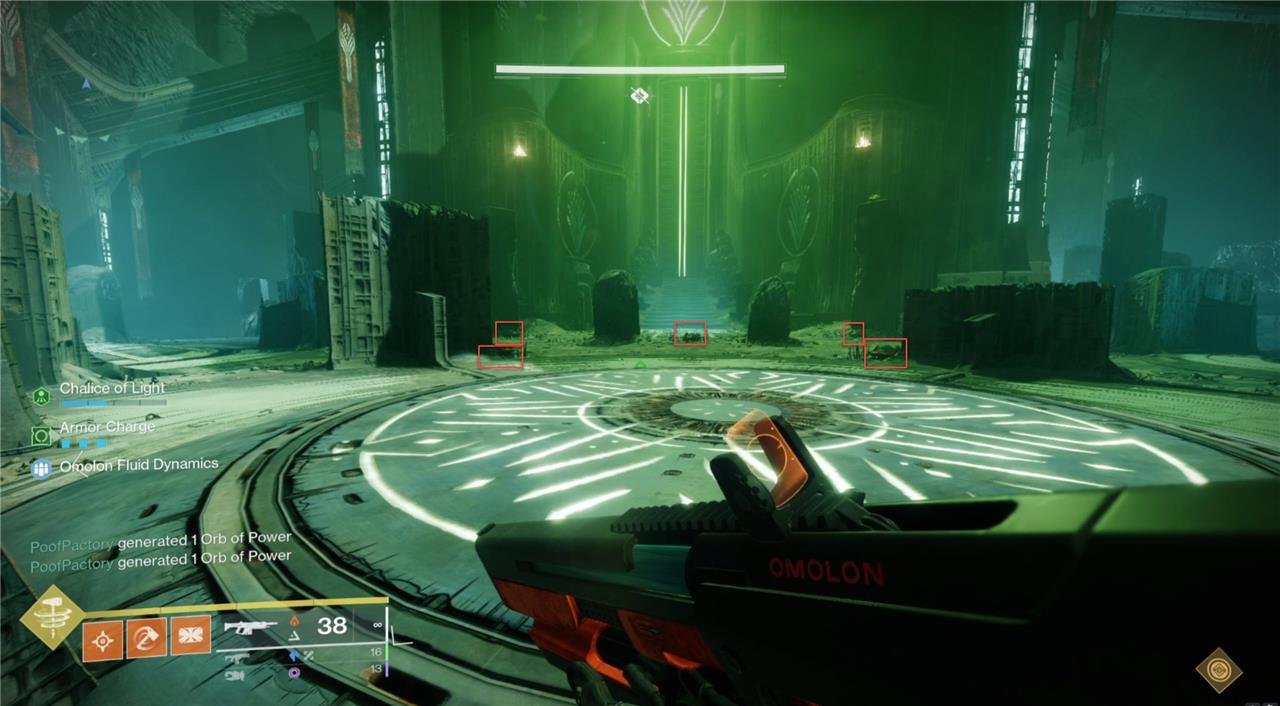Image resolution: width=1280 pixels, height=706 pixels.
Task: Use the barricade class ability icon
Action: [190, 635]
